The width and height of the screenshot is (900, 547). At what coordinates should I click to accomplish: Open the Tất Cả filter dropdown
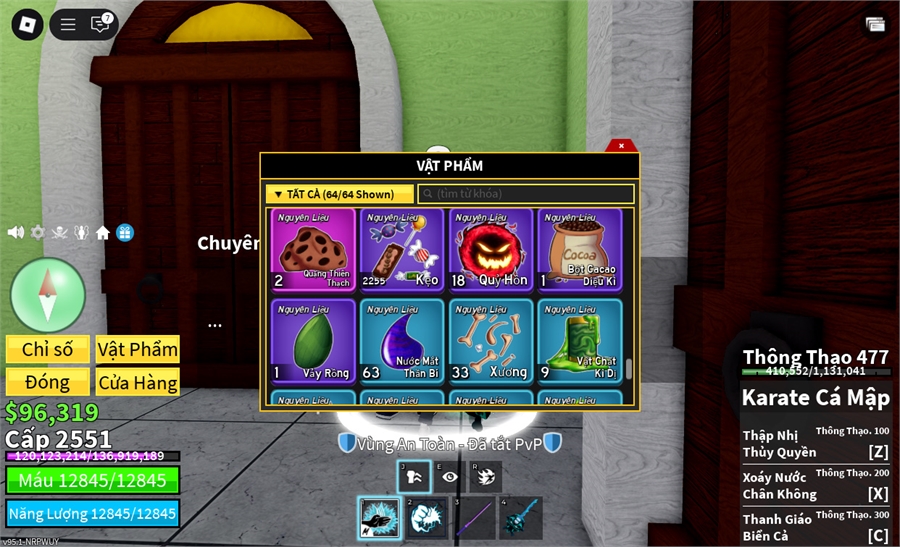339,194
